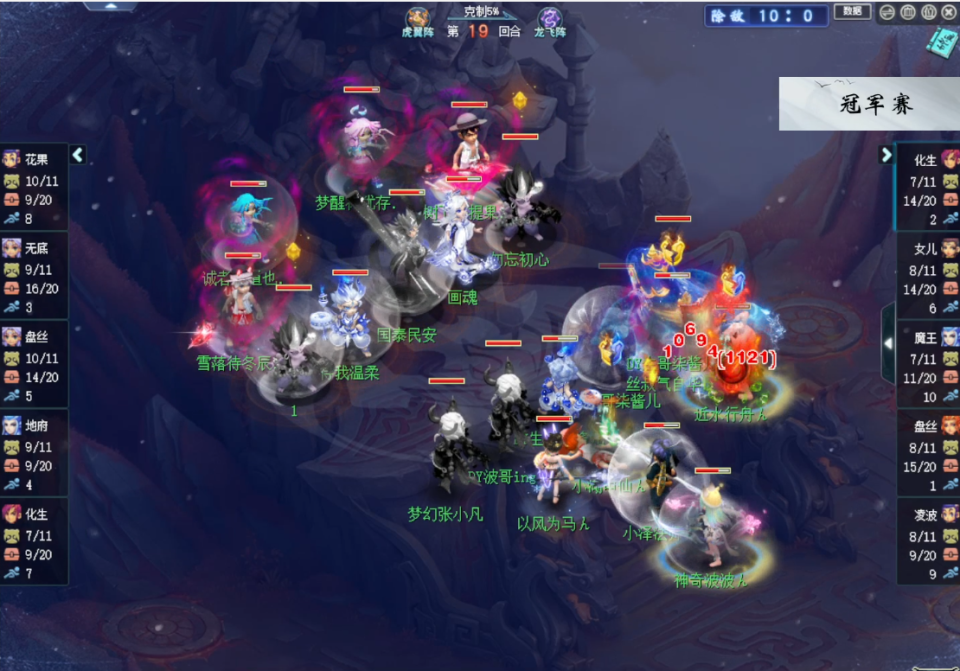Collapse the right team panel with its arrow
This screenshot has height=671, width=960.
tap(886, 155)
